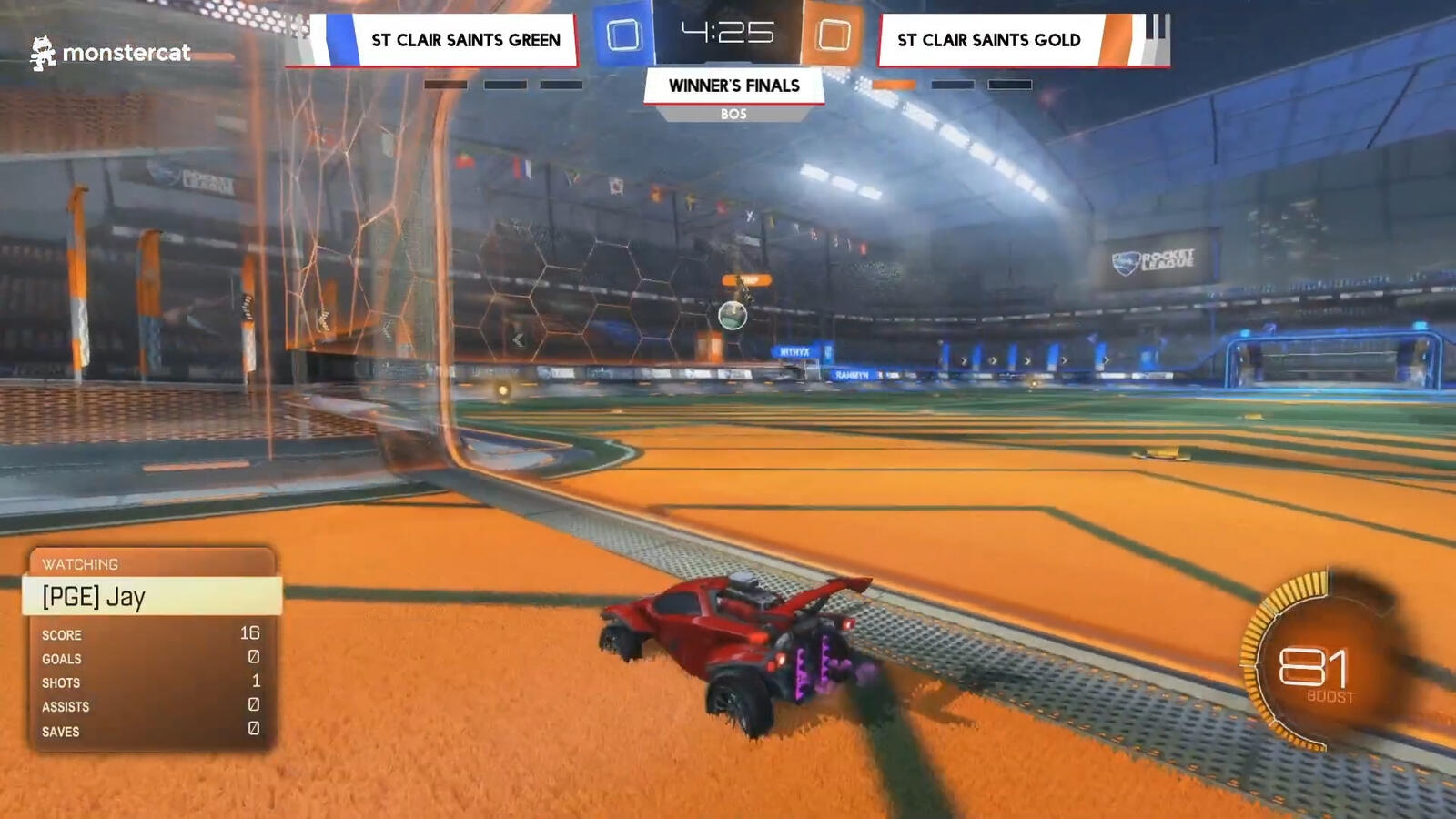Screen dimensions: 1456x819
Task: Switch to the ST CLAIR SAINTS GREEN banner
Action: (464, 40)
